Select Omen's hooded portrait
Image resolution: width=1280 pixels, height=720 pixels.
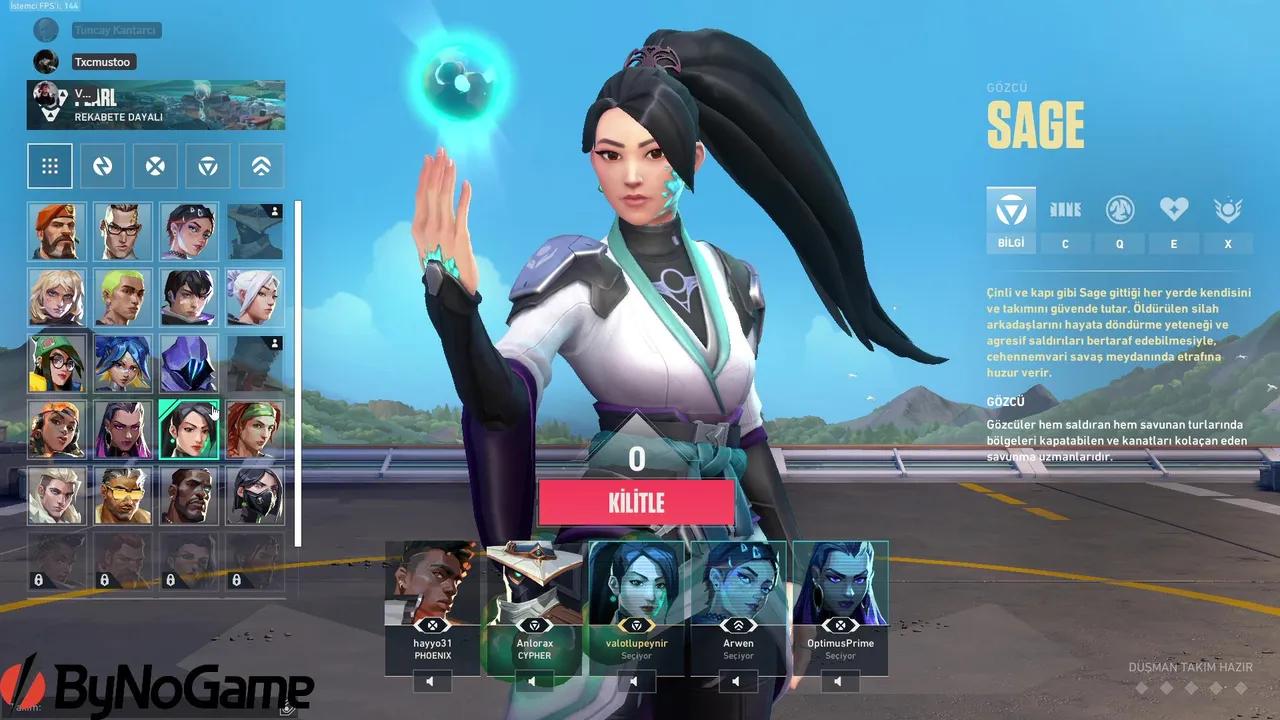click(x=189, y=363)
